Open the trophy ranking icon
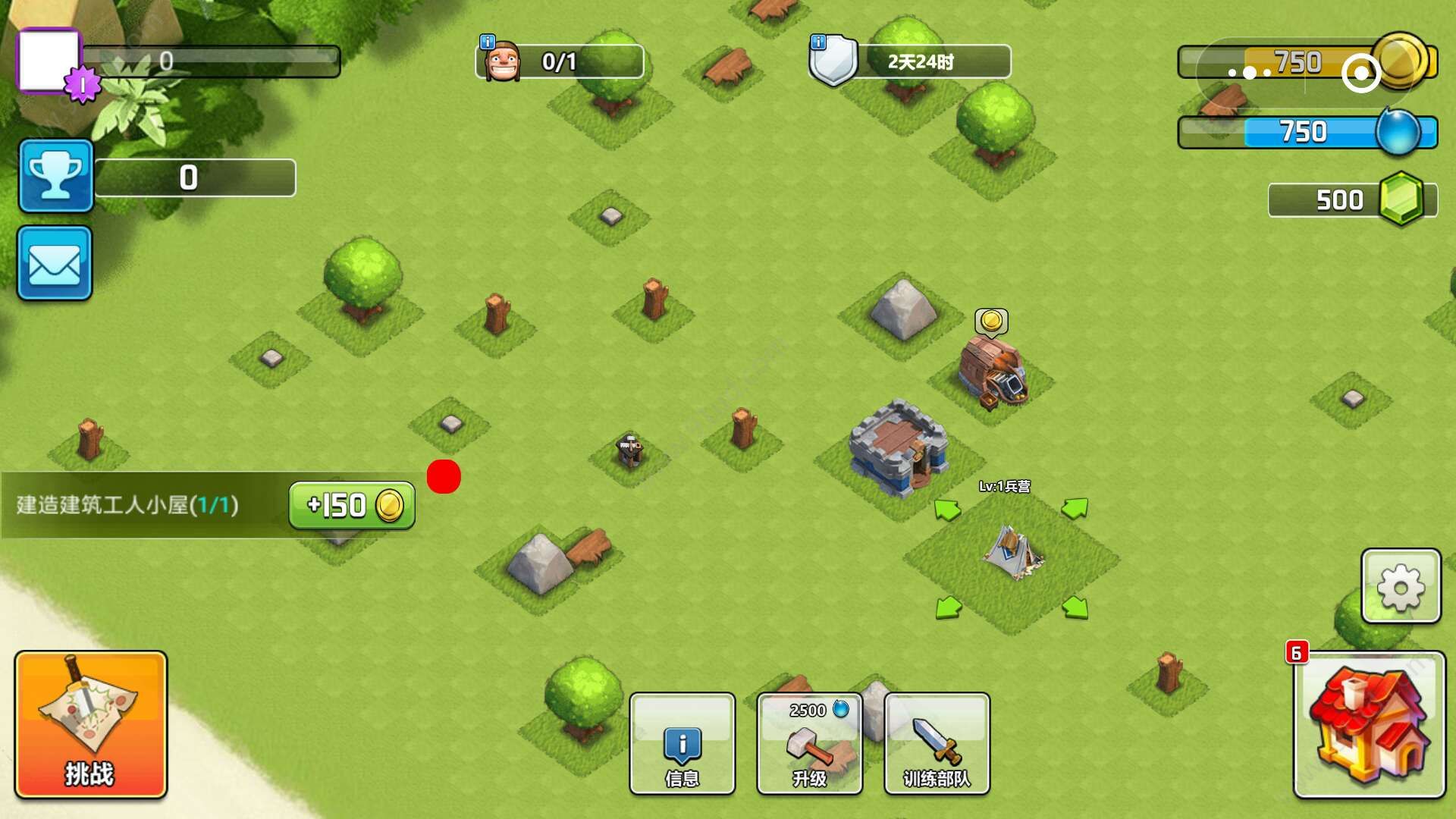Screen dimensions: 1456x819 pos(55,175)
